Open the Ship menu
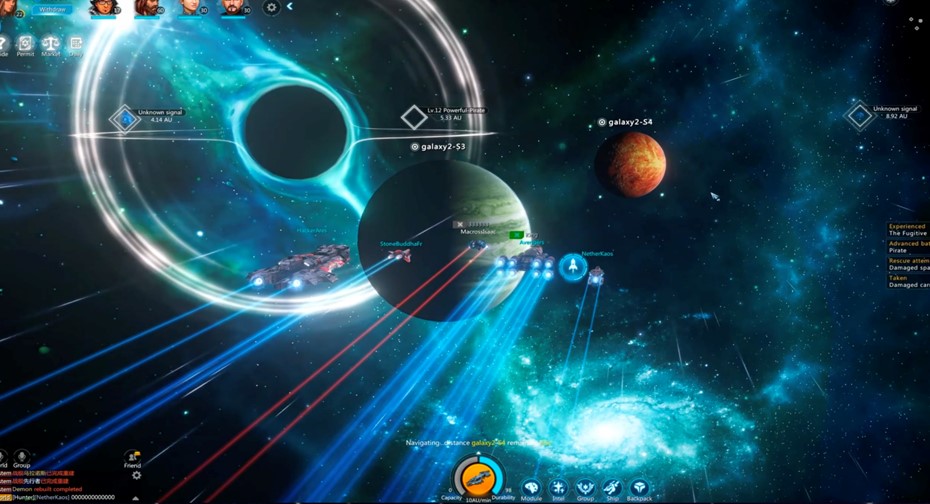The width and height of the screenshot is (930, 504). point(612,489)
